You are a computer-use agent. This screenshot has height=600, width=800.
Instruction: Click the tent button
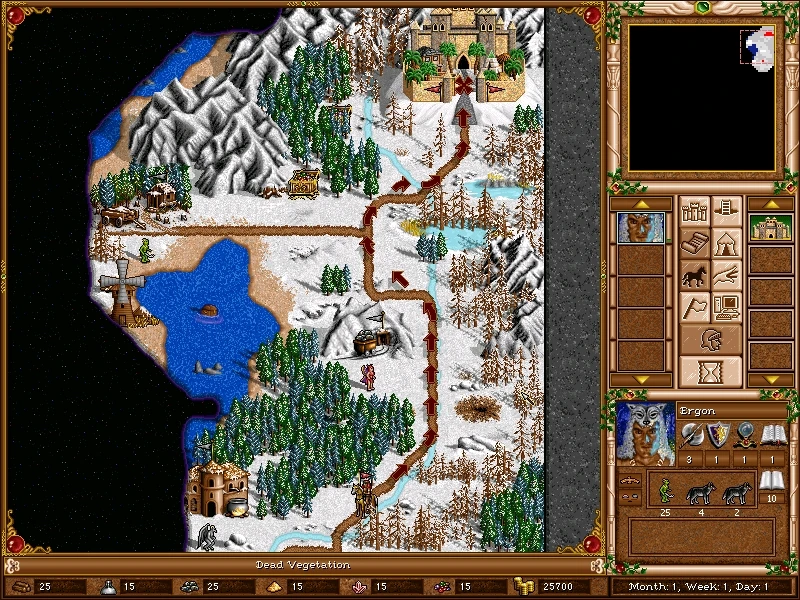coord(727,243)
